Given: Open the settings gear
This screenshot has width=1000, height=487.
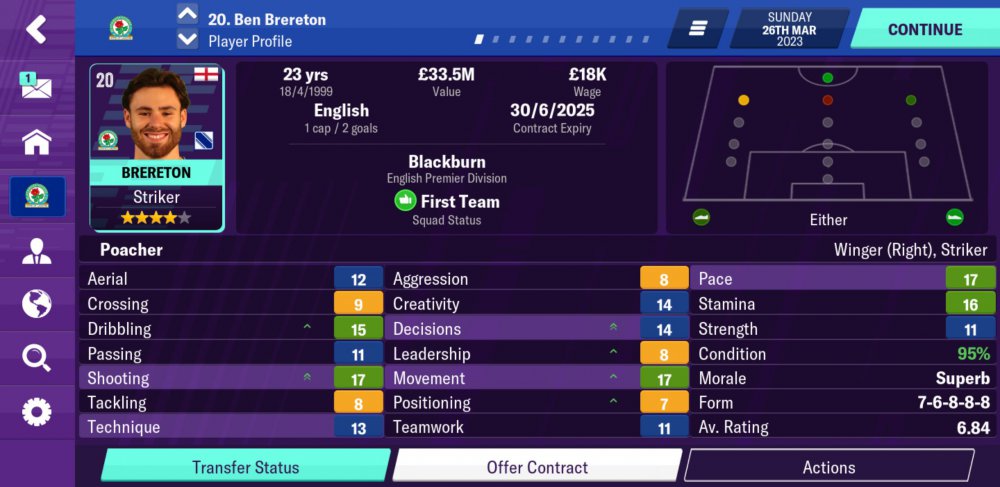Looking at the screenshot, I should [36, 411].
